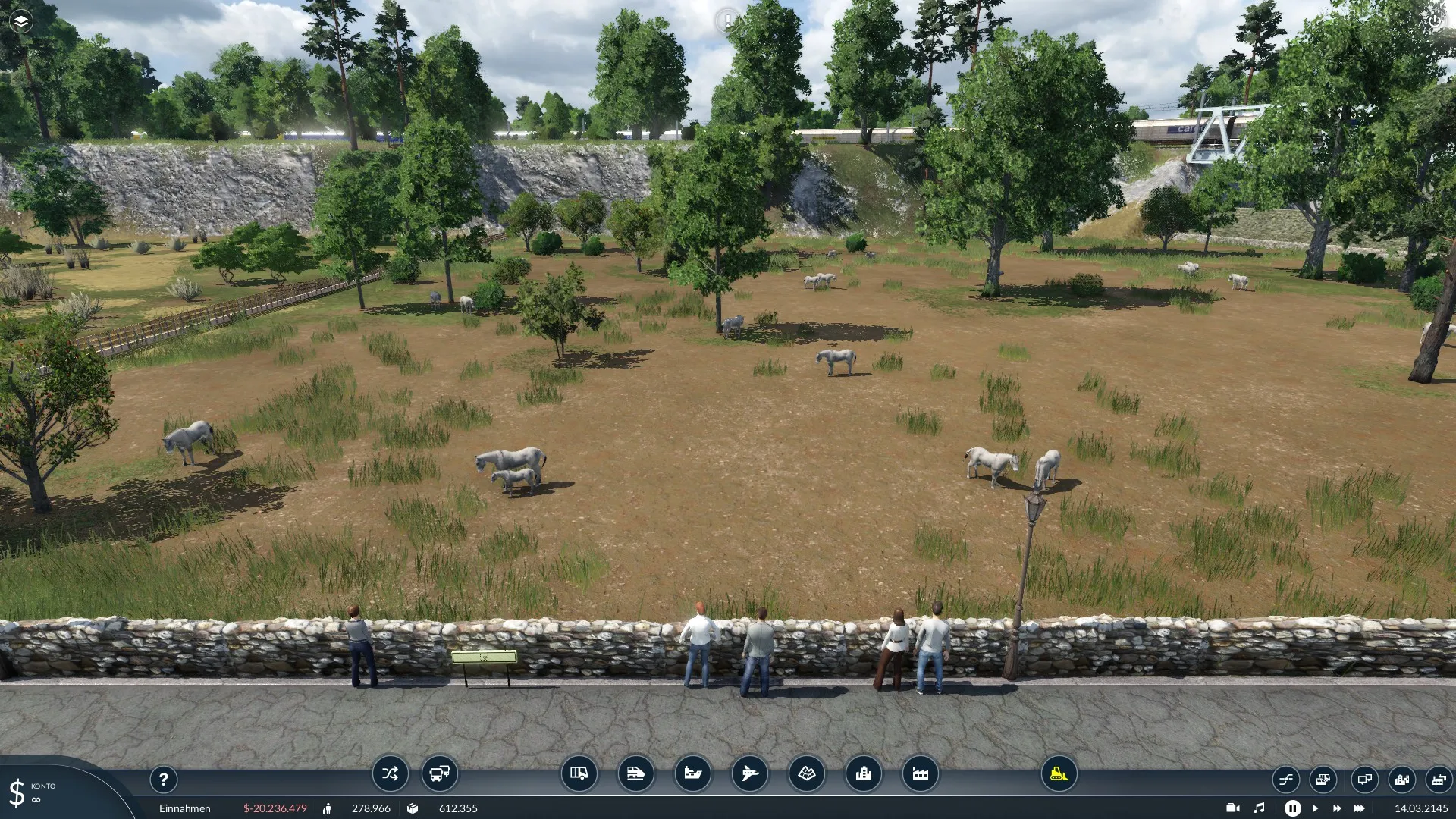Click the exclamation mark notification icon
Screen dimensions: 1456x819
[x=727, y=21]
